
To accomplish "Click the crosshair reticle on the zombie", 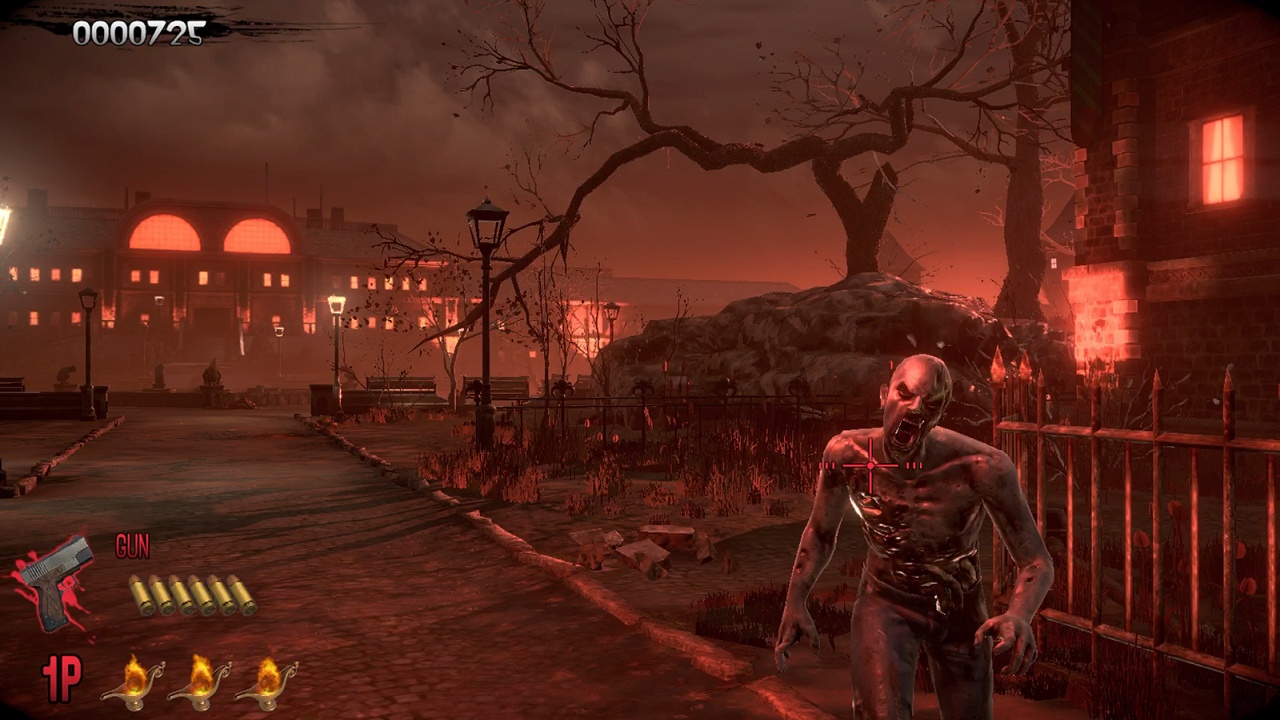I will (x=870, y=465).
